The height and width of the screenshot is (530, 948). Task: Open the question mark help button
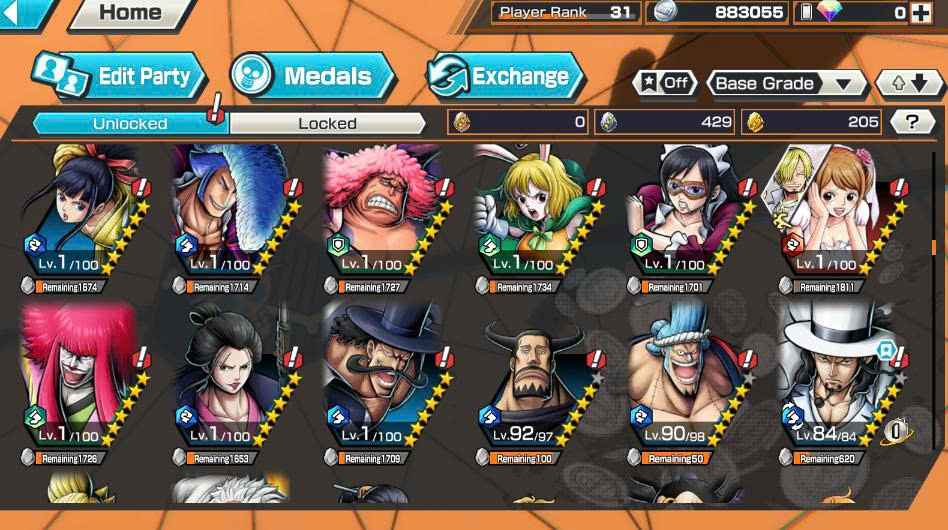coord(911,122)
